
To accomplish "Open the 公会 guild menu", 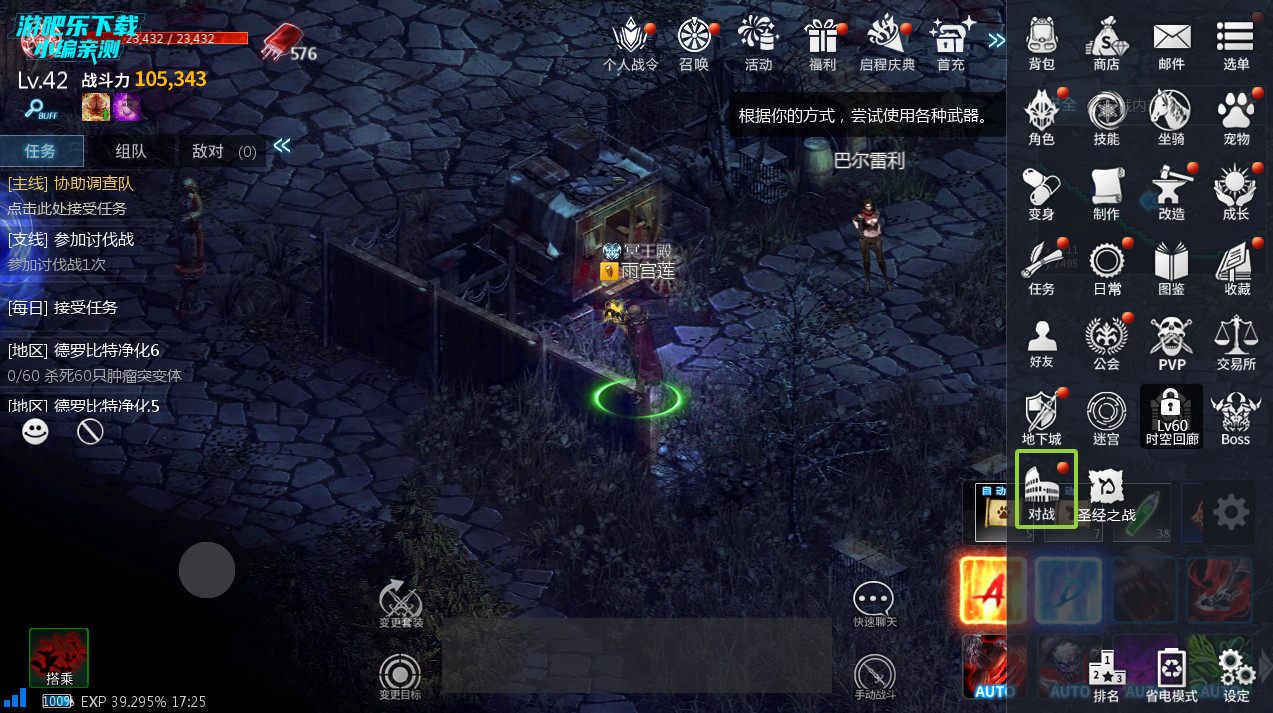I will click(x=1106, y=342).
